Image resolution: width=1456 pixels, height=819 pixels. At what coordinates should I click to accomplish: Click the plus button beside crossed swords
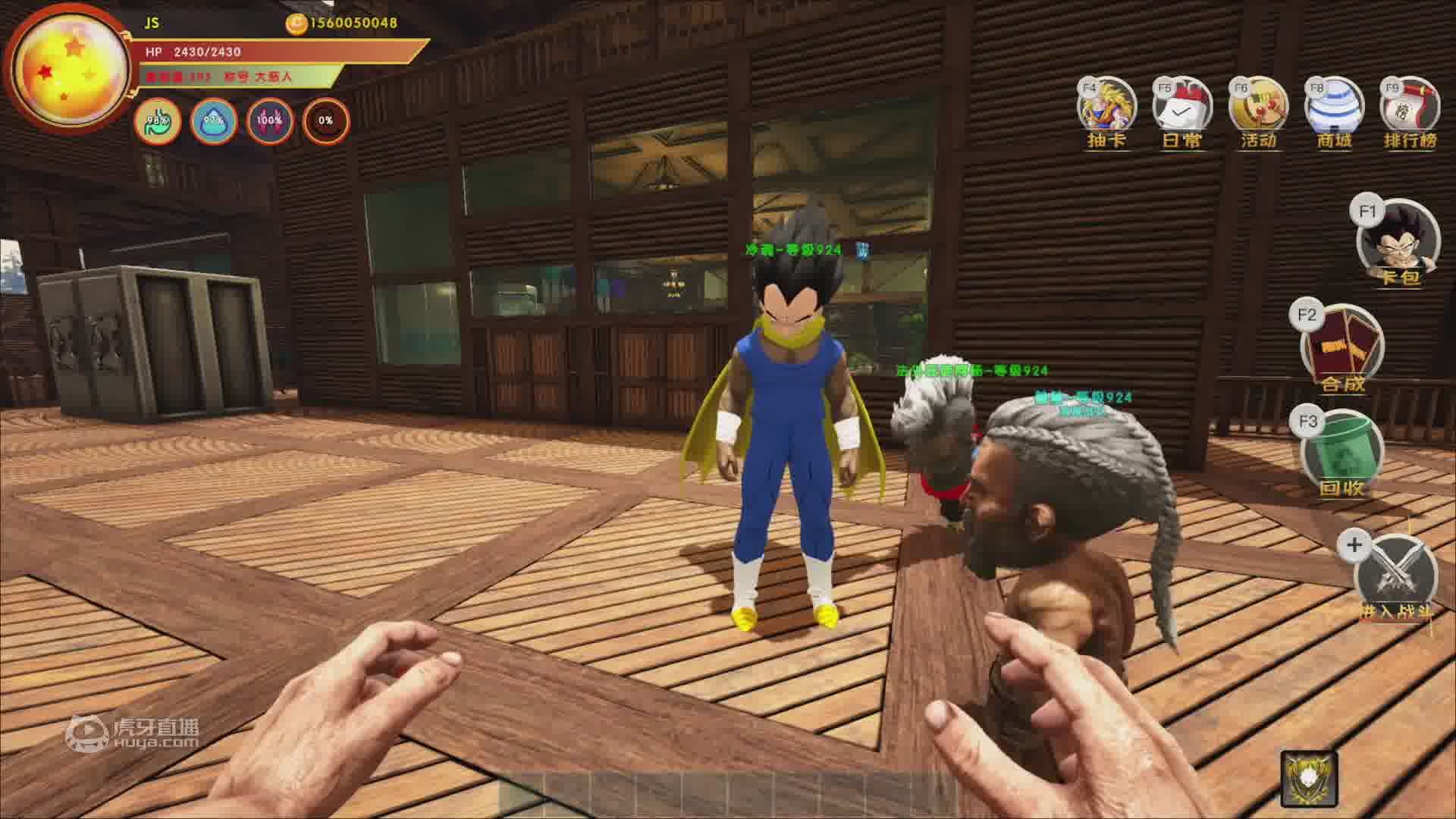tap(1354, 544)
